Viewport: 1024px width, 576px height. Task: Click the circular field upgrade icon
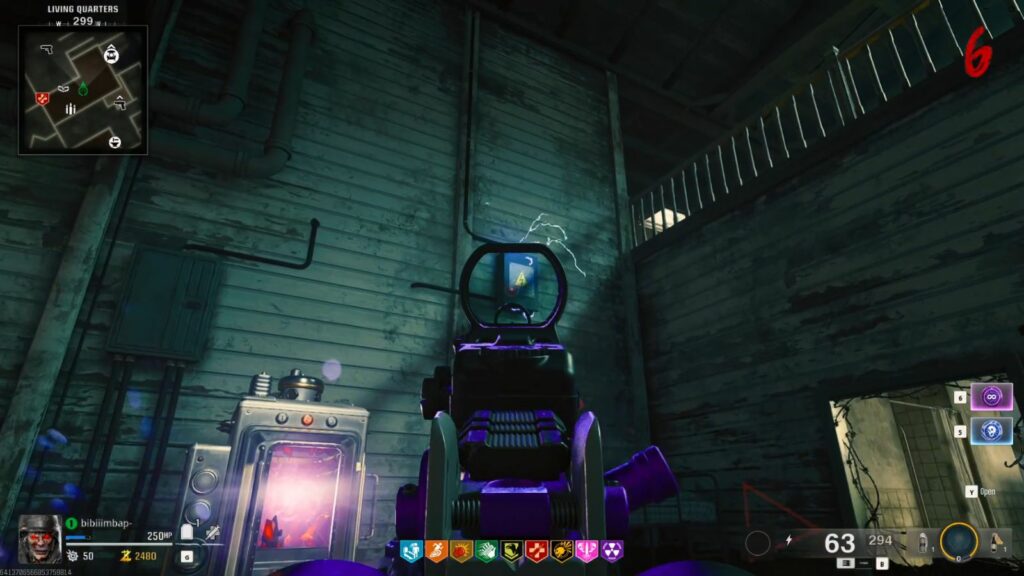[x=958, y=541]
